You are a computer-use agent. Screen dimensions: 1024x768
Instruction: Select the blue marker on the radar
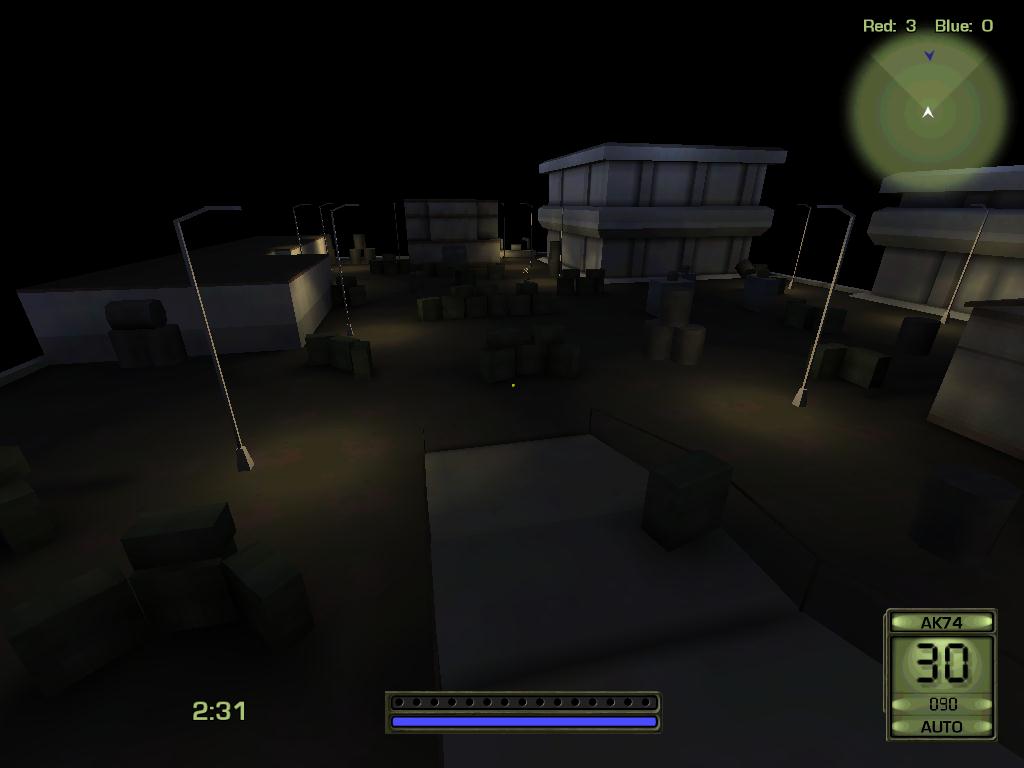tap(929, 56)
